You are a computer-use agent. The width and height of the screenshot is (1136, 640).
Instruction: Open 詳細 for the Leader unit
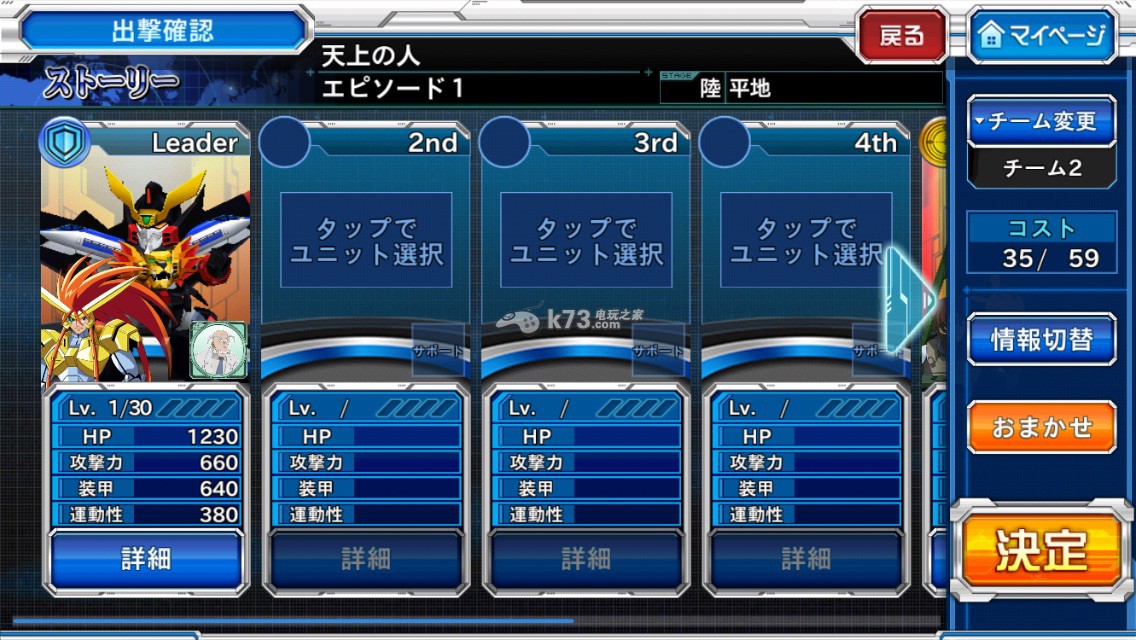146,559
